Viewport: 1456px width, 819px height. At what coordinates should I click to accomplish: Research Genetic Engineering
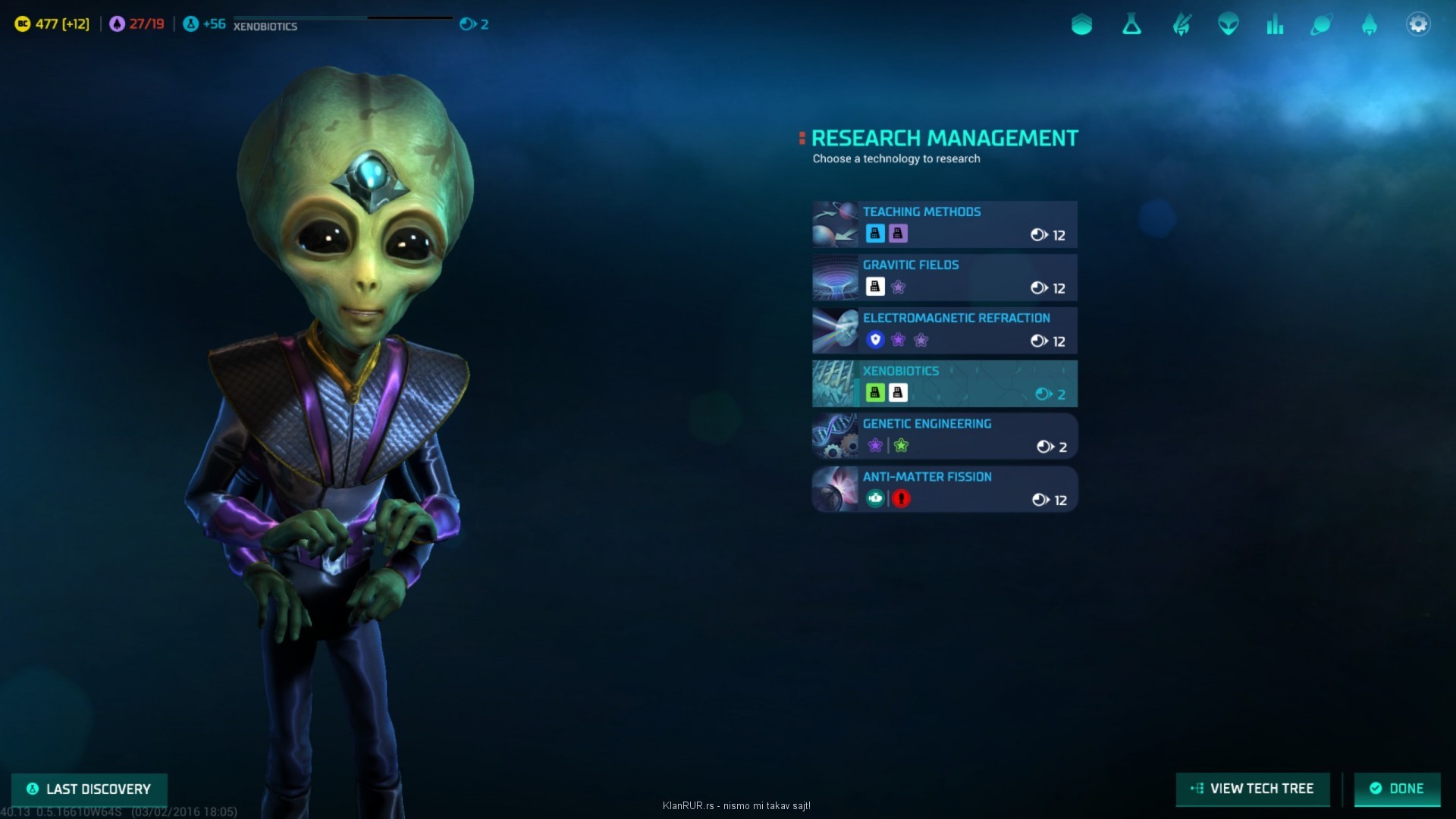pyautogui.click(x=944, y=437)
